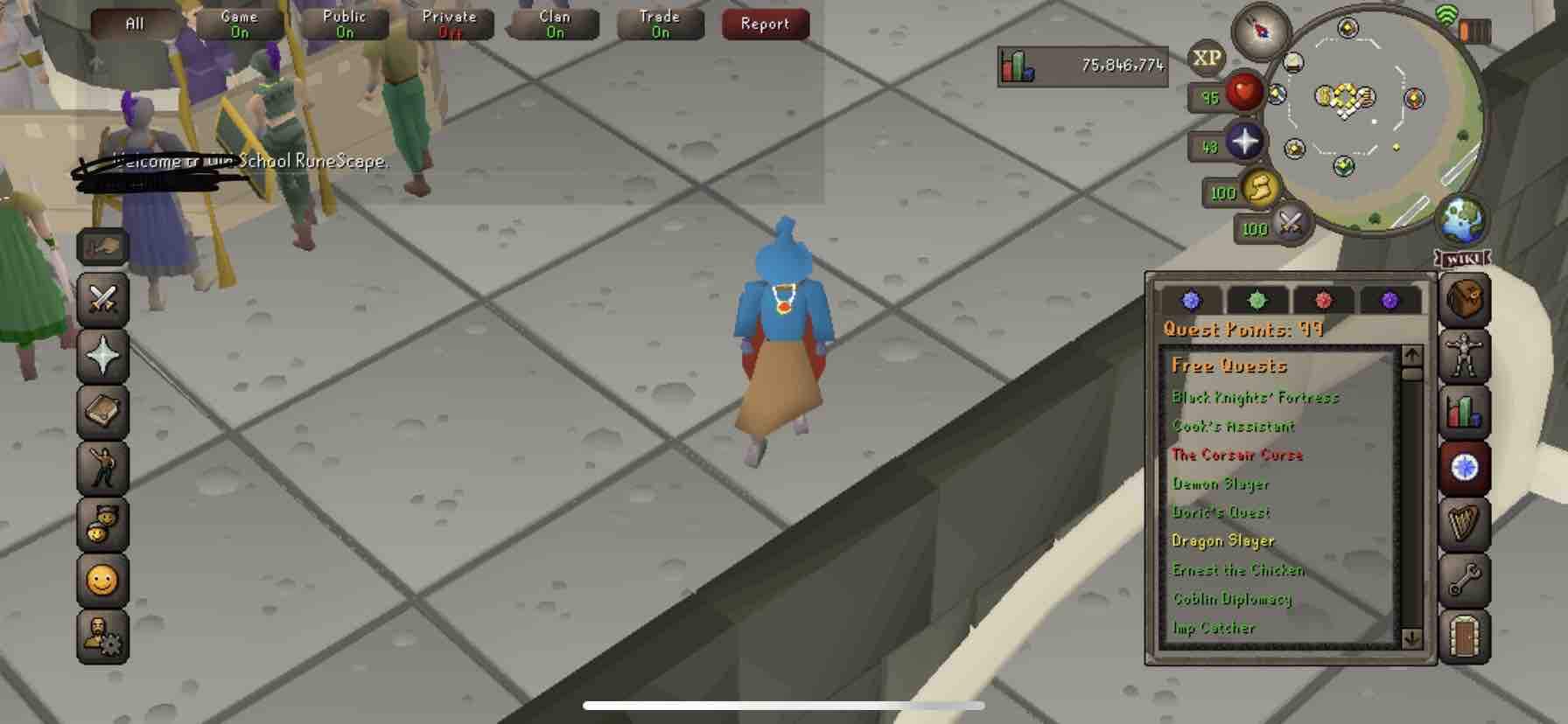Click the red Report button
The height and width of the screenshot is (724, 1568).
pyautogui.click(x=764, y=24)
